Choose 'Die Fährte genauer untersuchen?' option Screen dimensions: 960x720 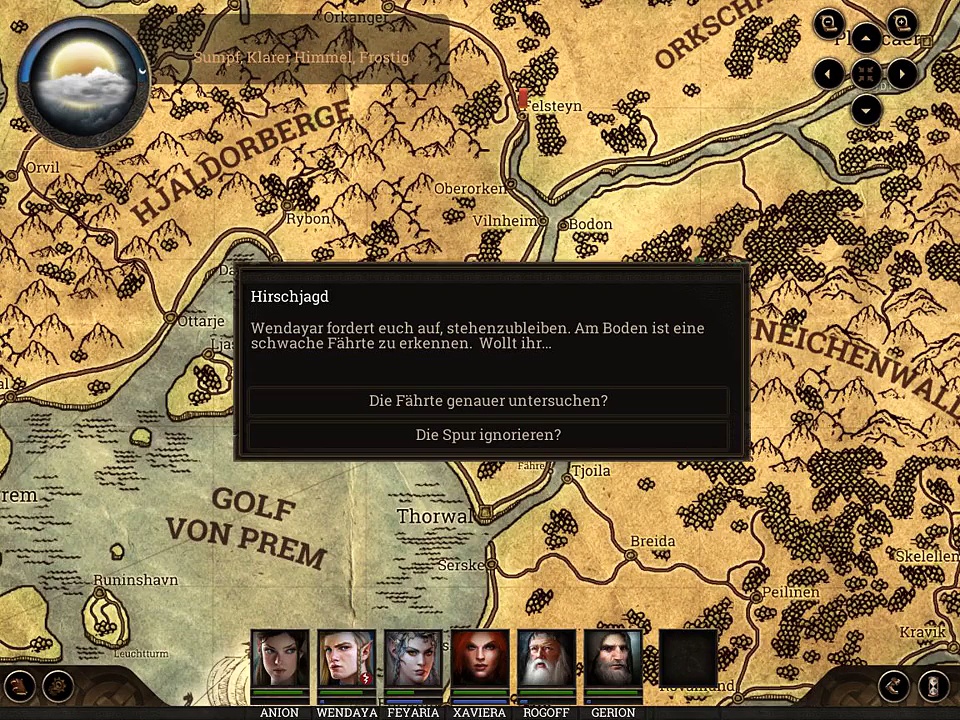tap(488, 401)
